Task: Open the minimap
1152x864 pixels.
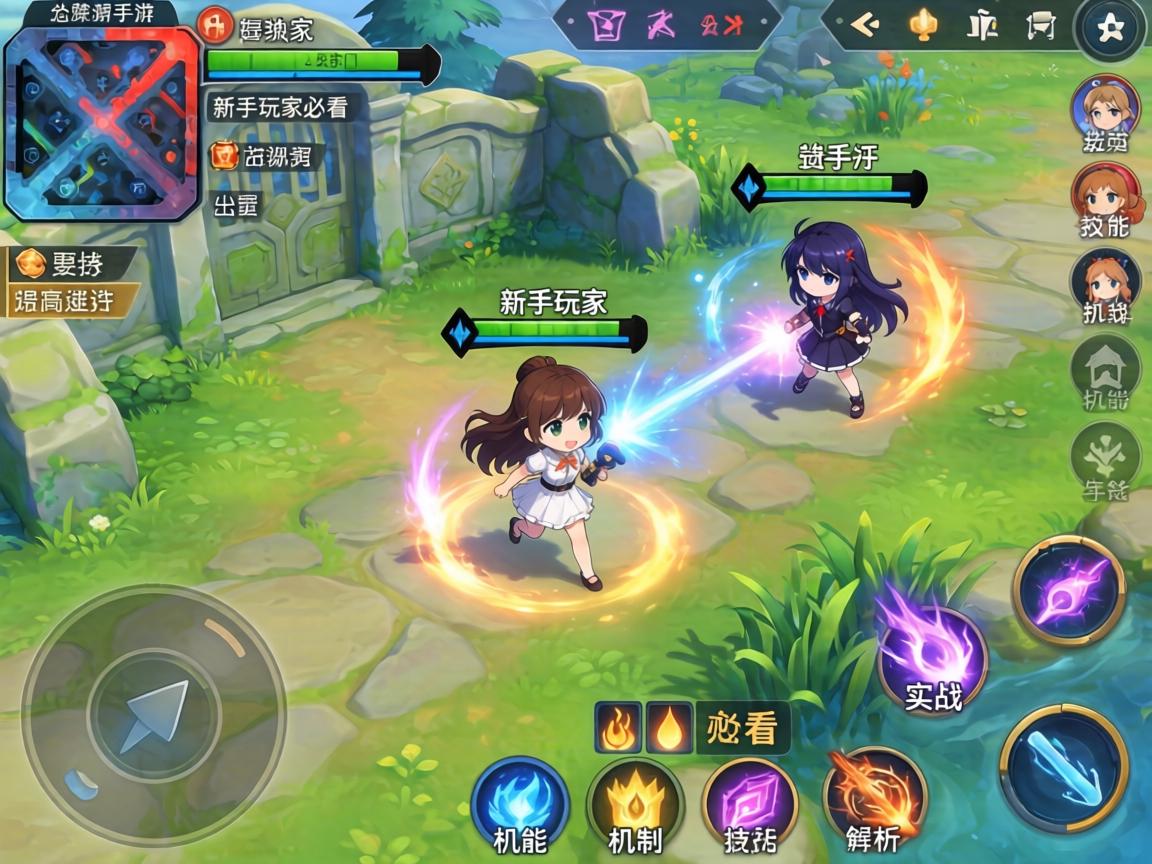Action: click(x=102, y=122)
